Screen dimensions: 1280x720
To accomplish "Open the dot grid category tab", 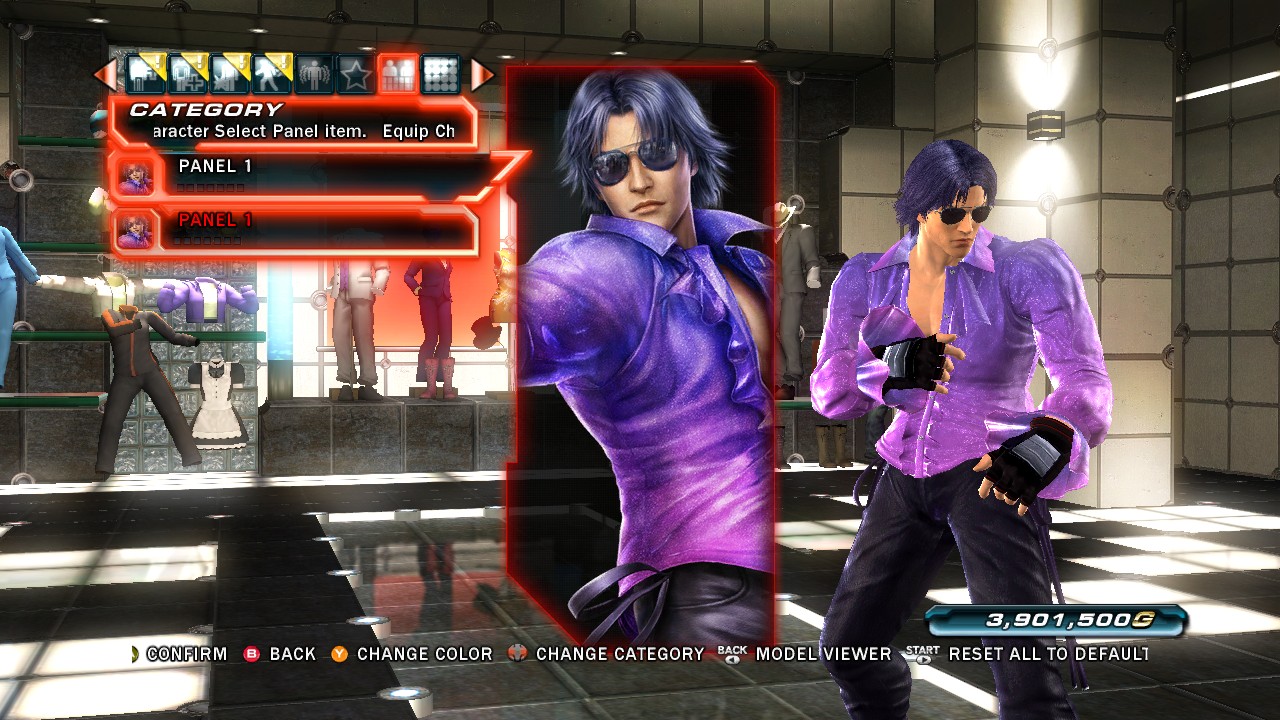I will 439,74.
